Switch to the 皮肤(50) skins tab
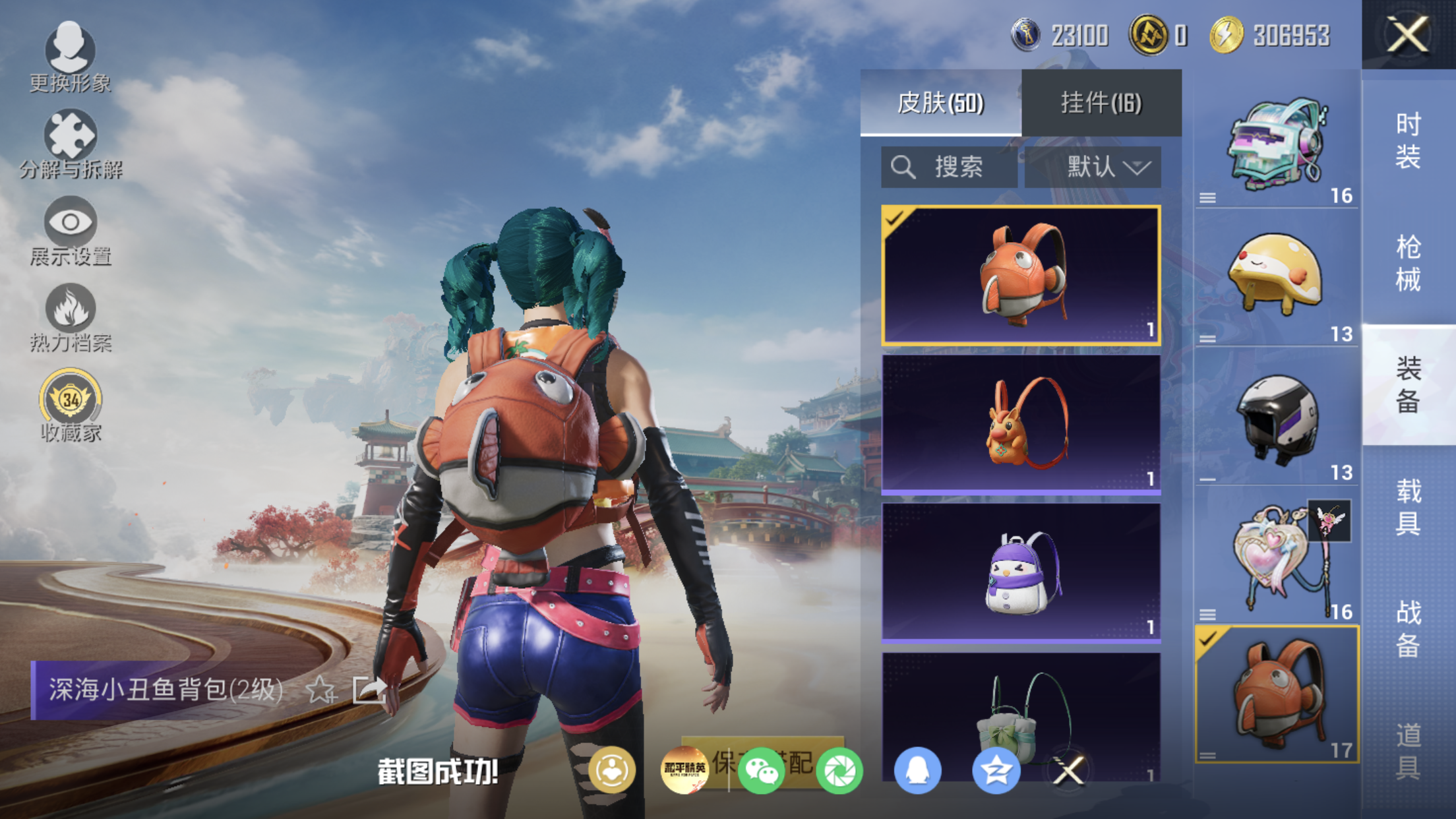This screenshot has width=1456, height=819. (940, 103)
